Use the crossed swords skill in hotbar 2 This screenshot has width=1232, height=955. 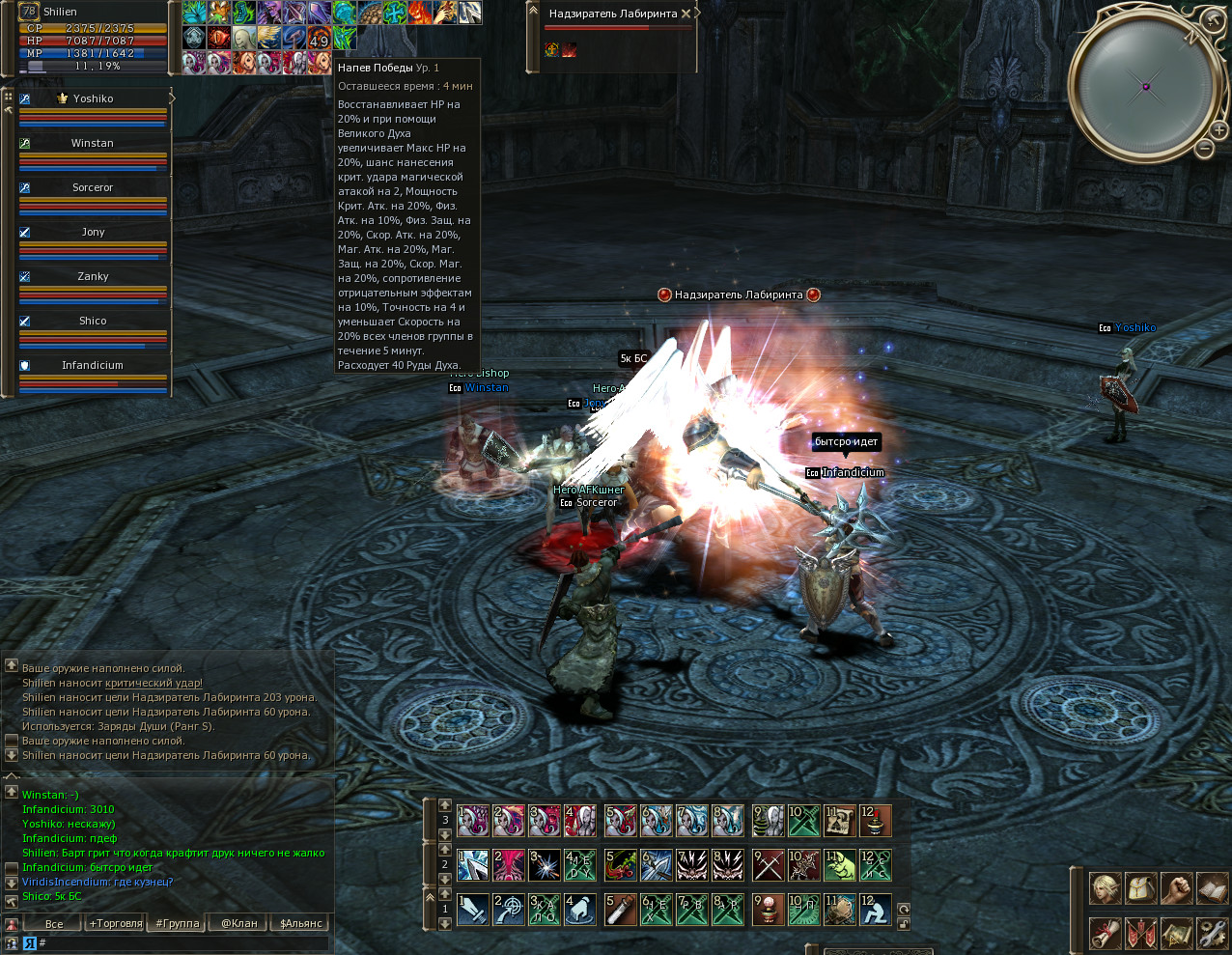tap(769, 864)
